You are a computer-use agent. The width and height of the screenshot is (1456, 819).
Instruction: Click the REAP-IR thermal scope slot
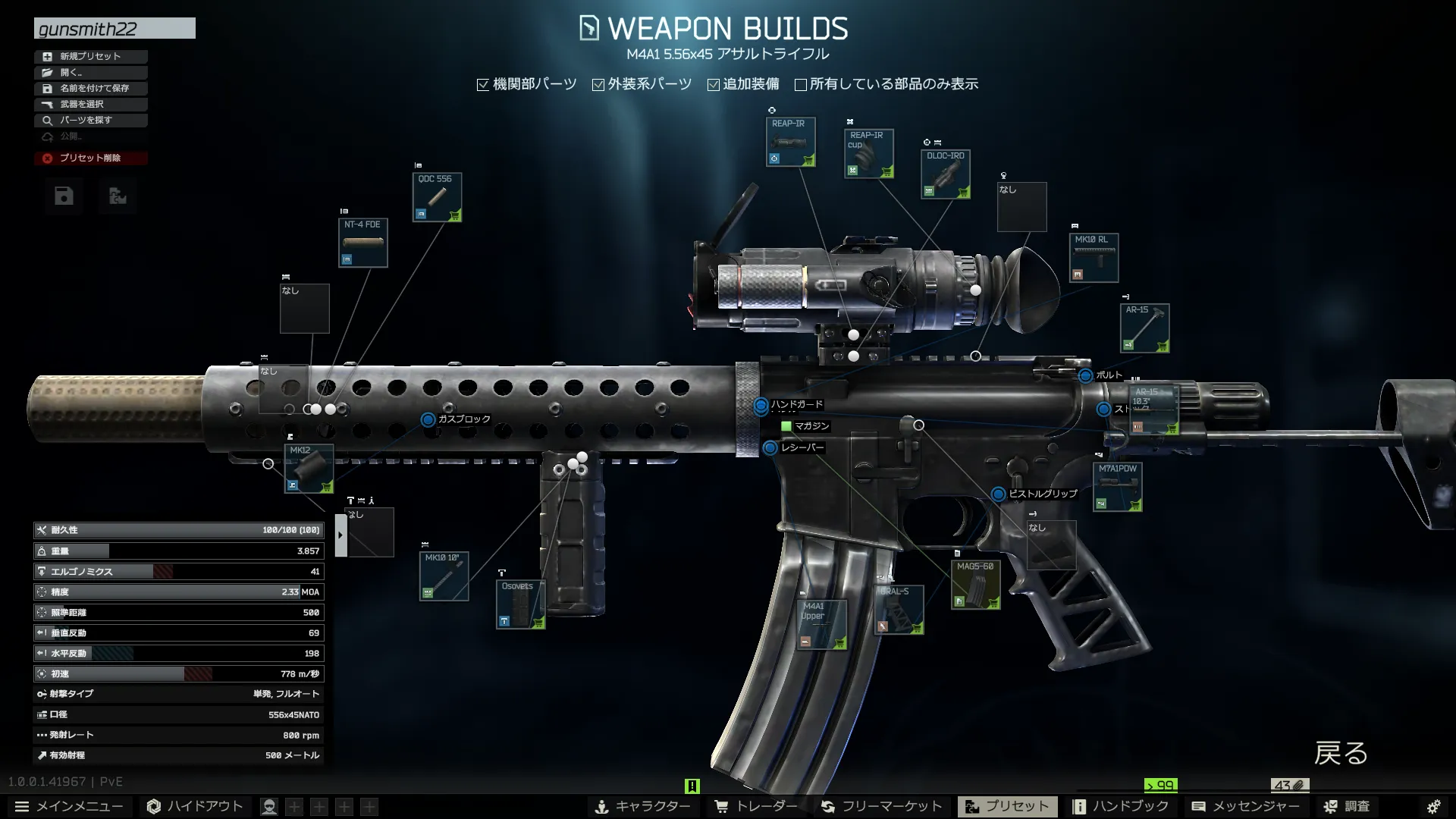(790, 142)
